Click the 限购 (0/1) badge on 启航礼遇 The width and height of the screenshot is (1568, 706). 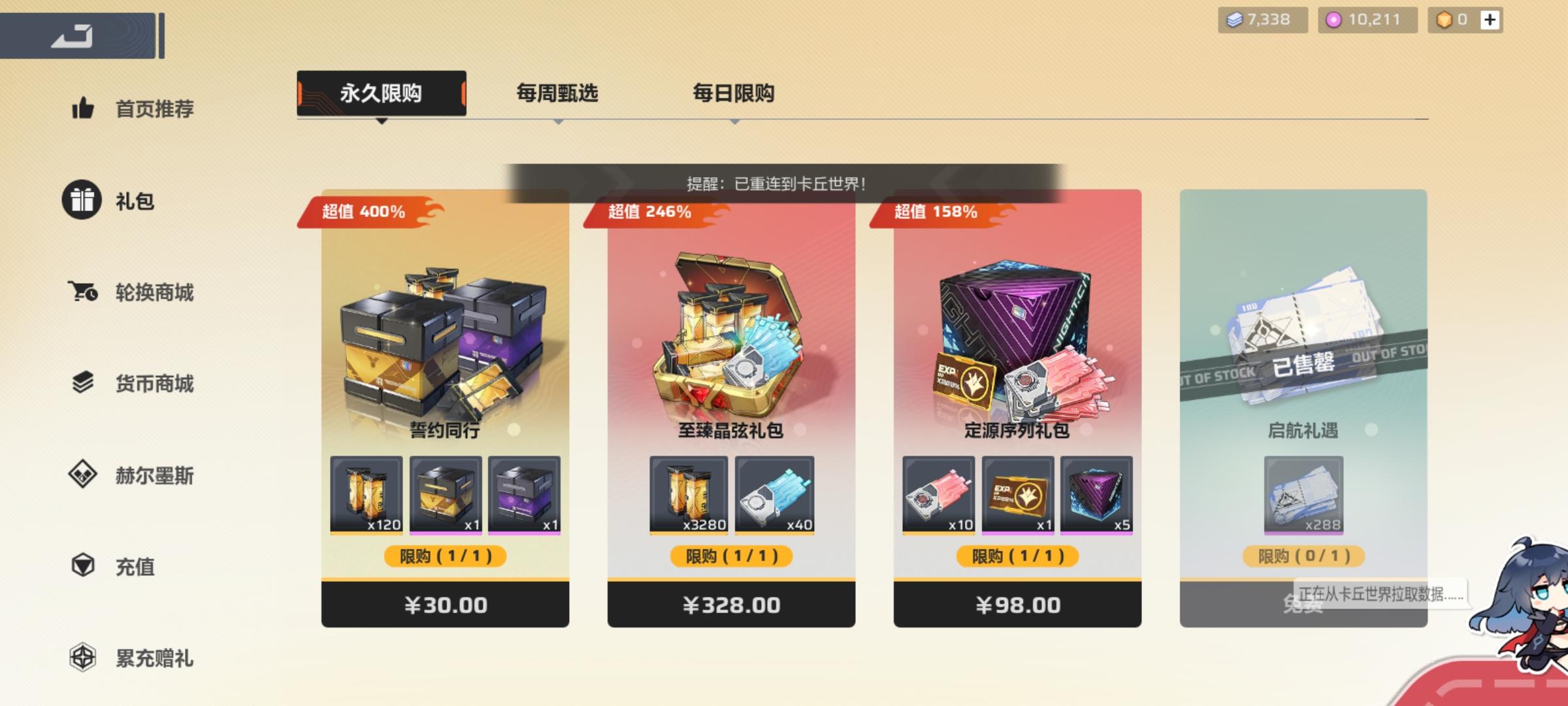1303,557
